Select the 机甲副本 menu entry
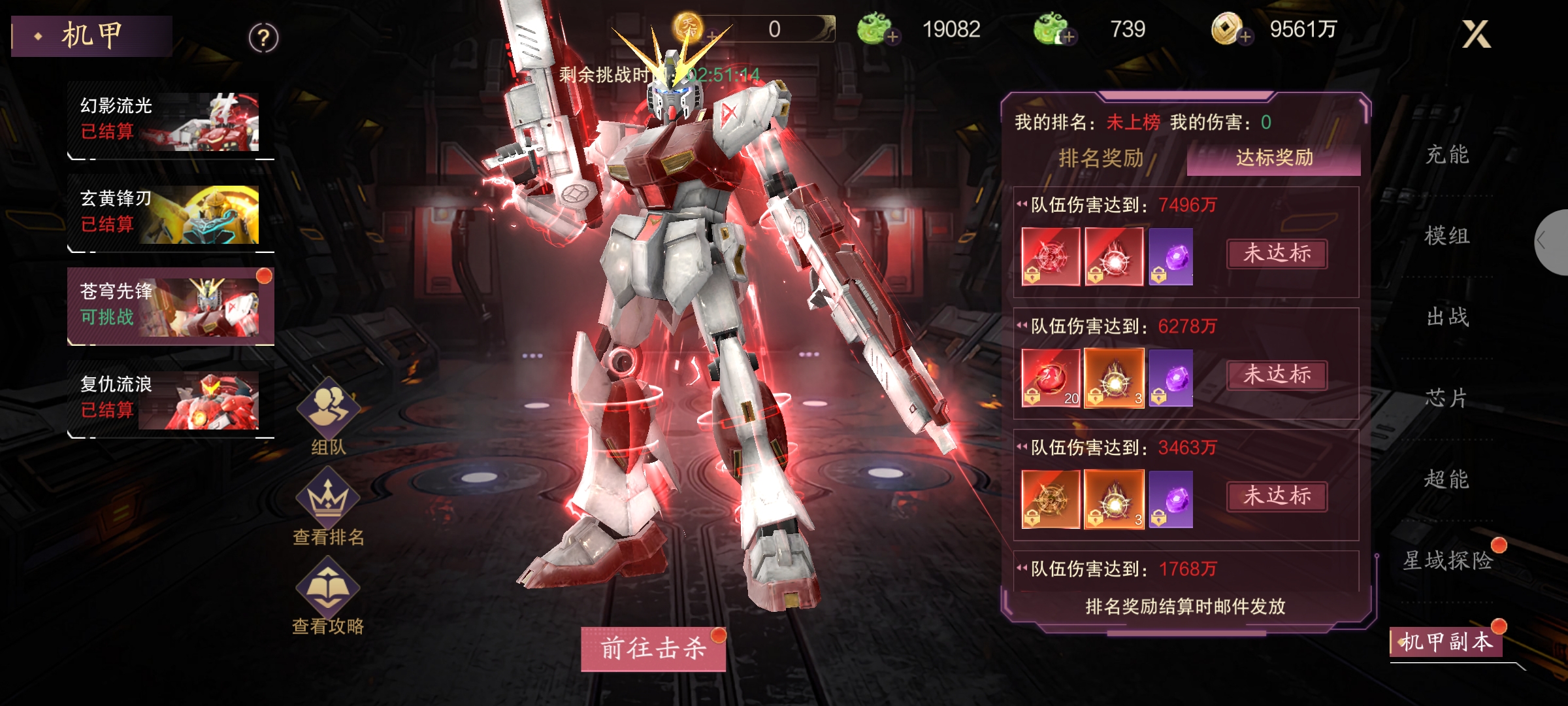The width and height of the screenshot is (1568, 706). (x=1446, y=642)
